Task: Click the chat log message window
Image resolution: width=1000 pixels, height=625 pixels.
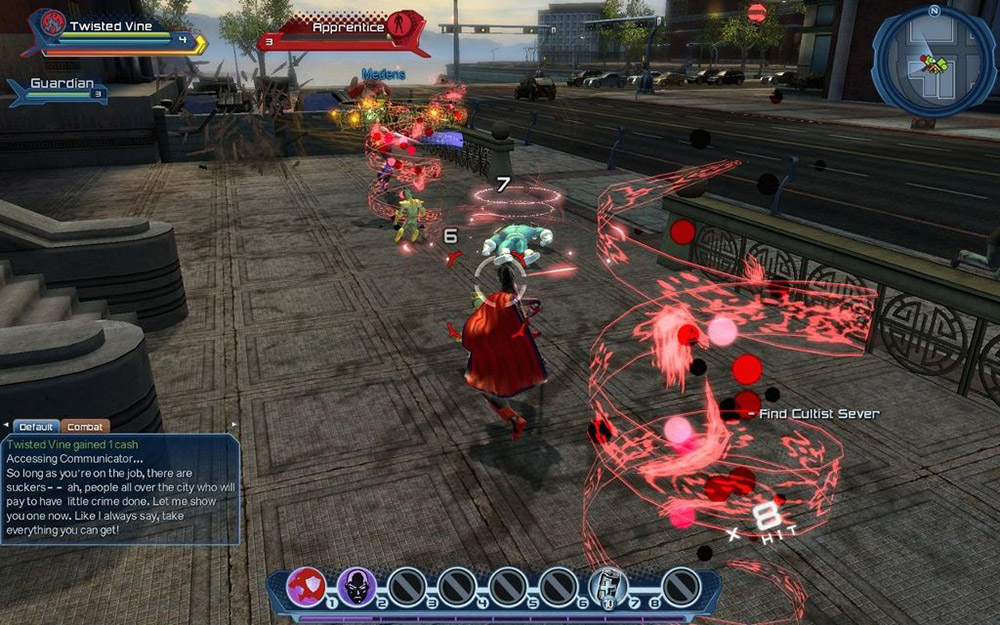Action: [120, 488]
